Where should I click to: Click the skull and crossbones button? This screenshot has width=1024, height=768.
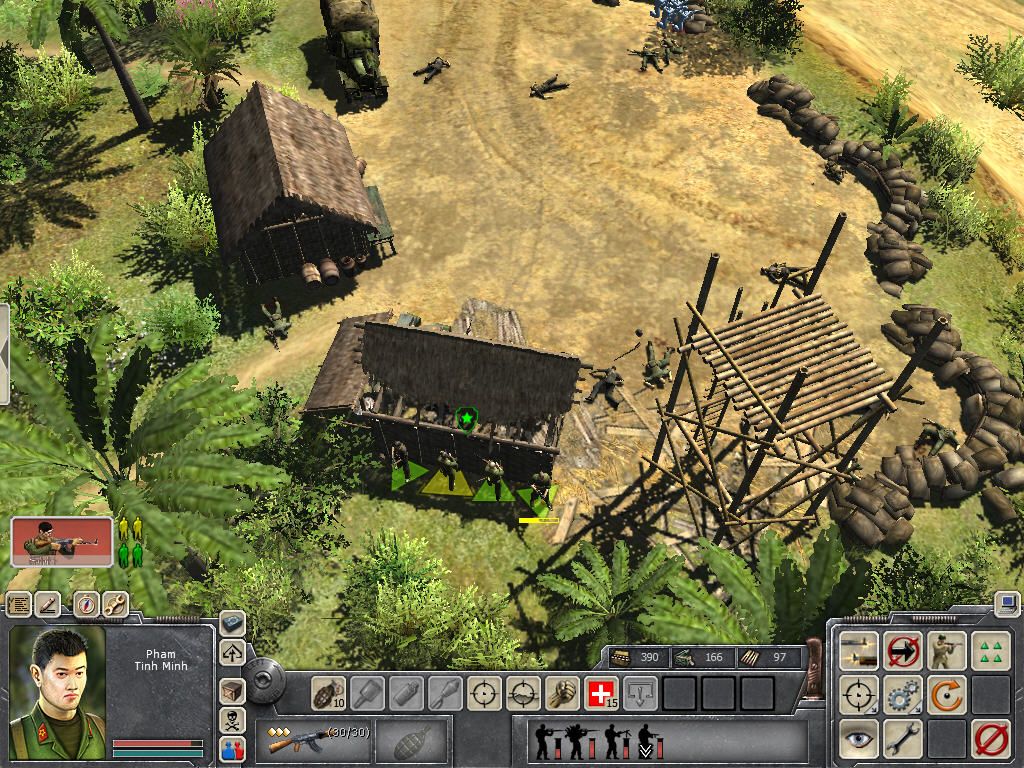pos(232,719)
